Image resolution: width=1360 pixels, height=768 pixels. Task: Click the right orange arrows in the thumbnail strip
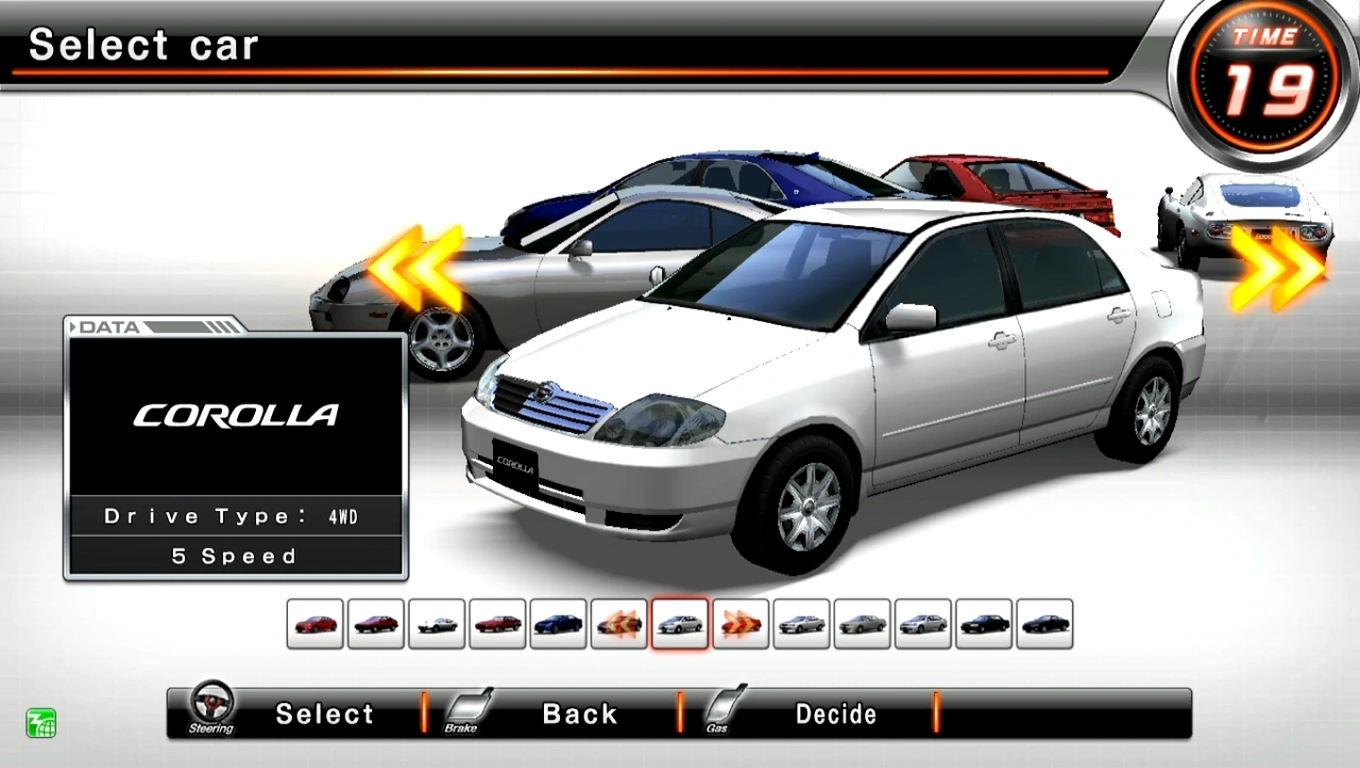coord(740,621)
